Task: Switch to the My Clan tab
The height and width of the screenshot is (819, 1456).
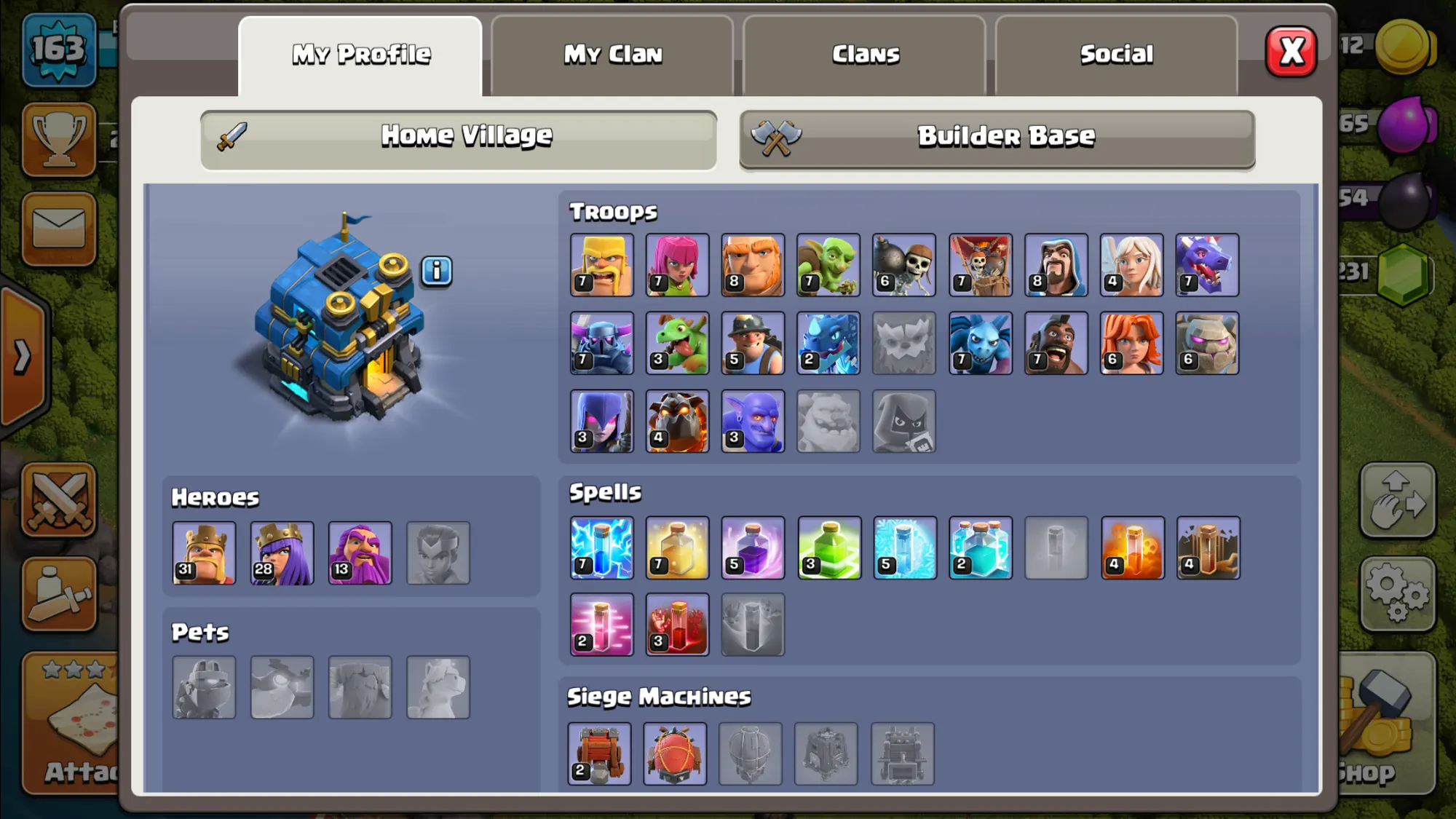Action: (612, 55)
